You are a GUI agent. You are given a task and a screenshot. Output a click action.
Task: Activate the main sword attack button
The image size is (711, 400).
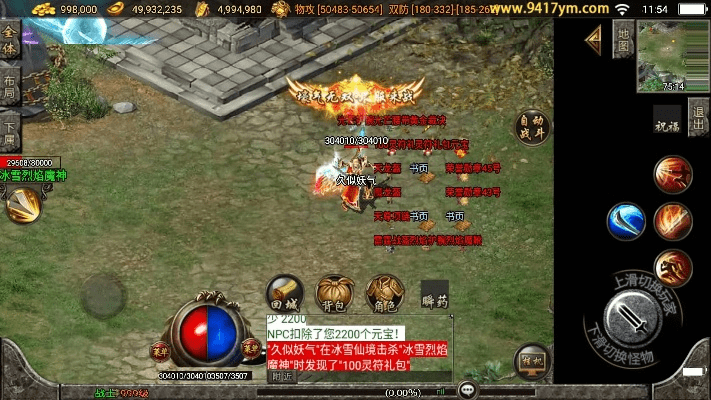click(633, 317)
